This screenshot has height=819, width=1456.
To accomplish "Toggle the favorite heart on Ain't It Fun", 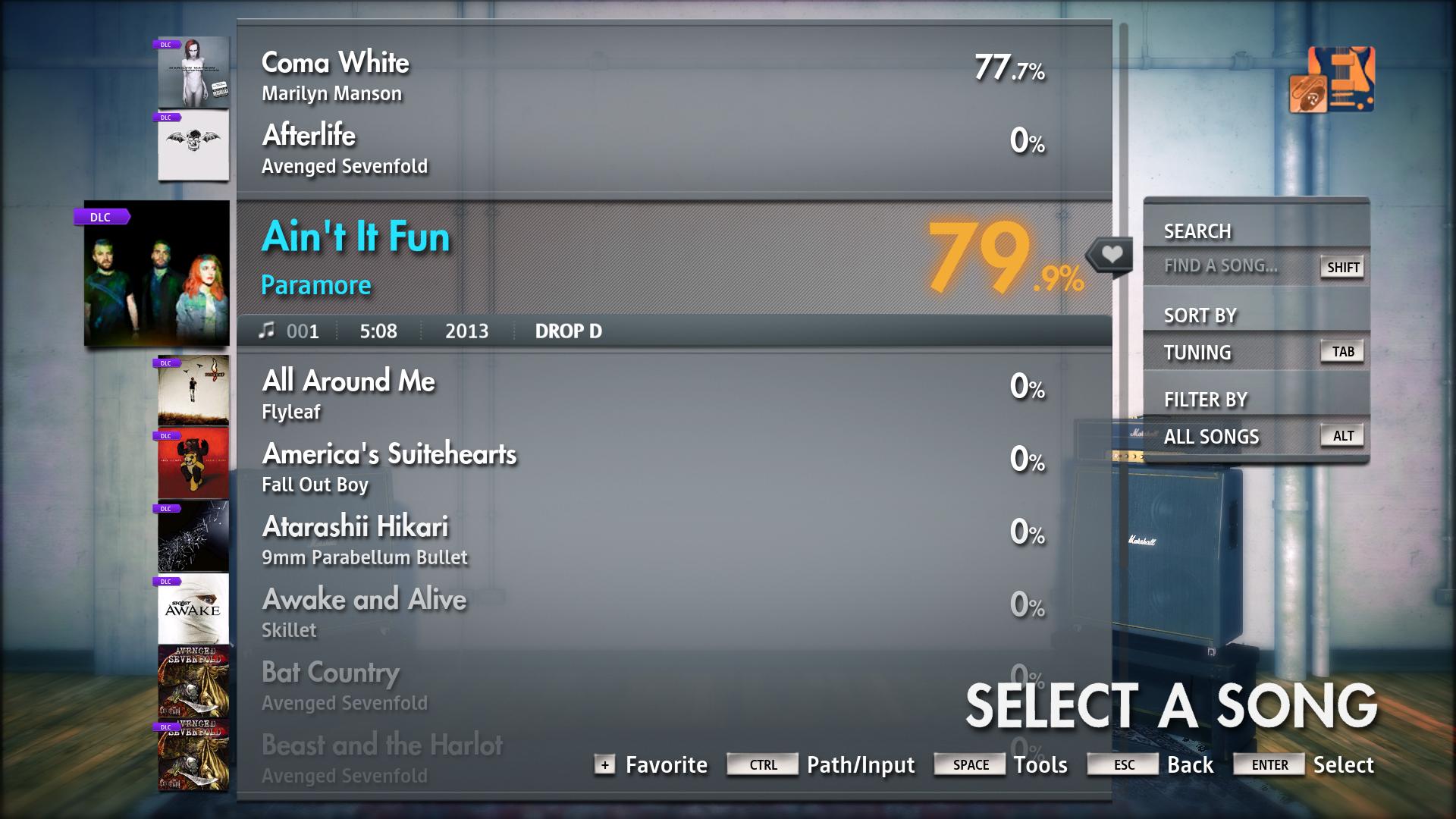I will (x=1110, y=255).
